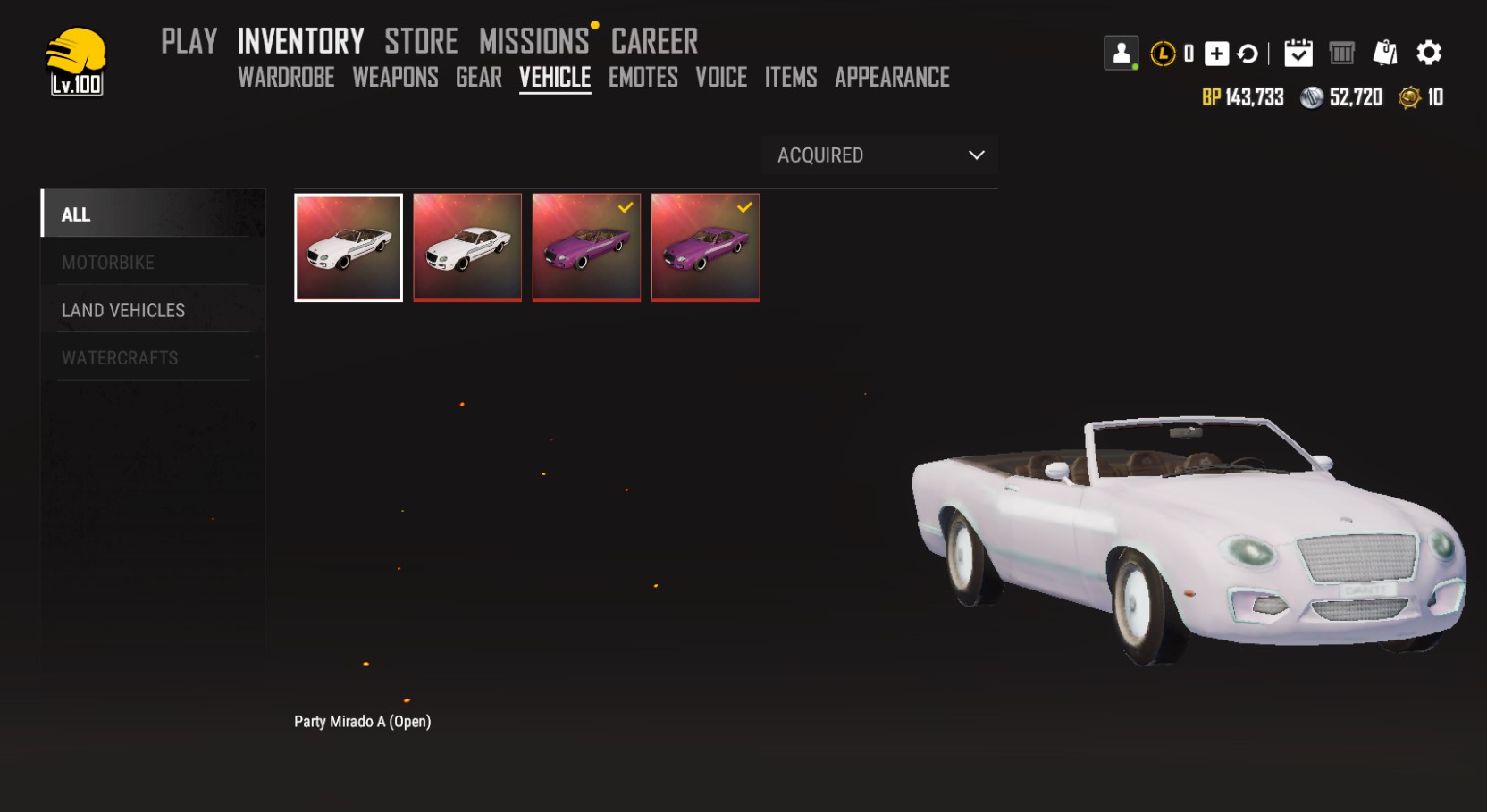Select the purple open-top Mirado skin
The width and height of the screenshot is (1487, 812).
[x=586, y=247]
